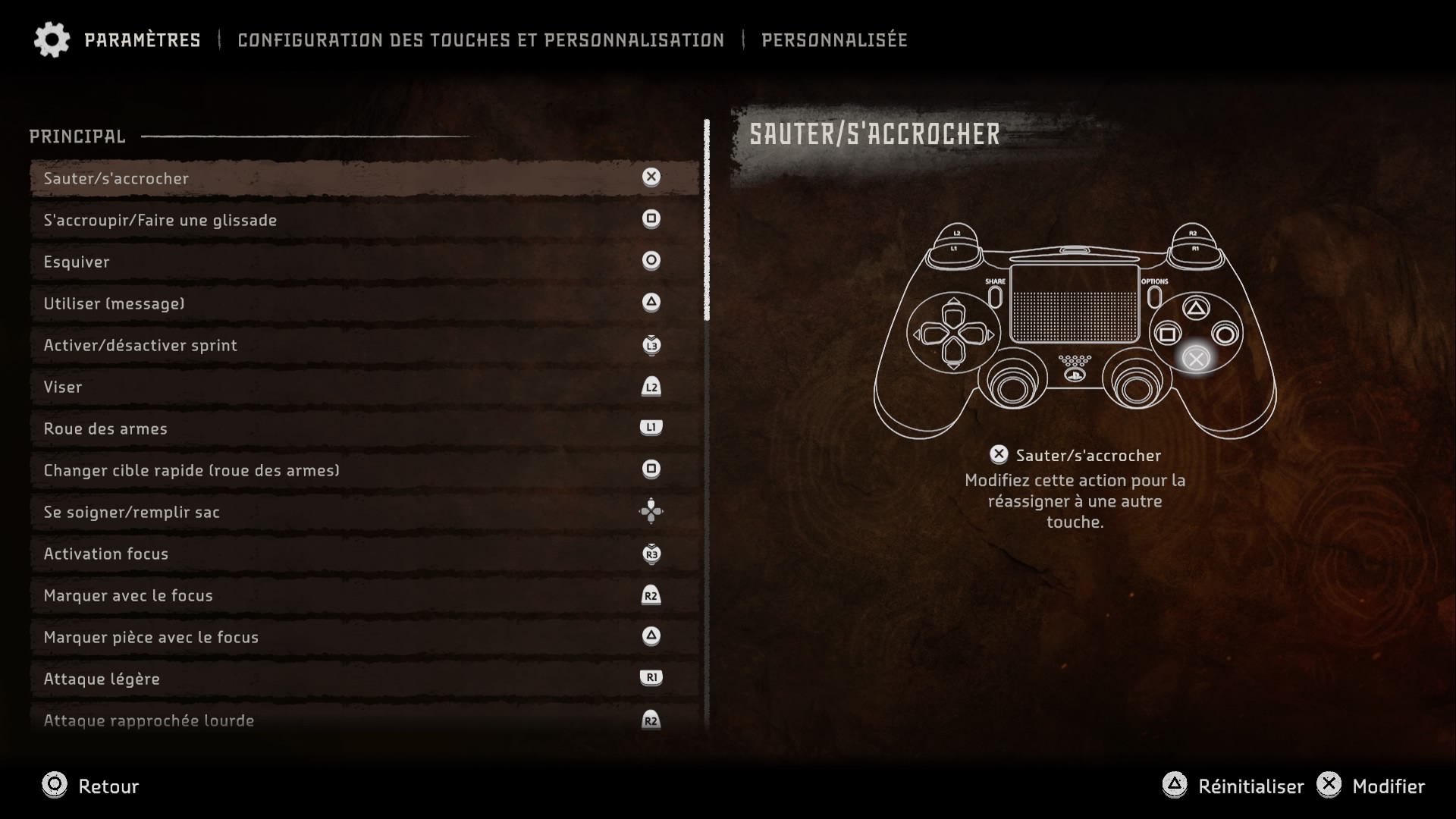Select Activer/désactiver sprint row

tap(364, 345)
